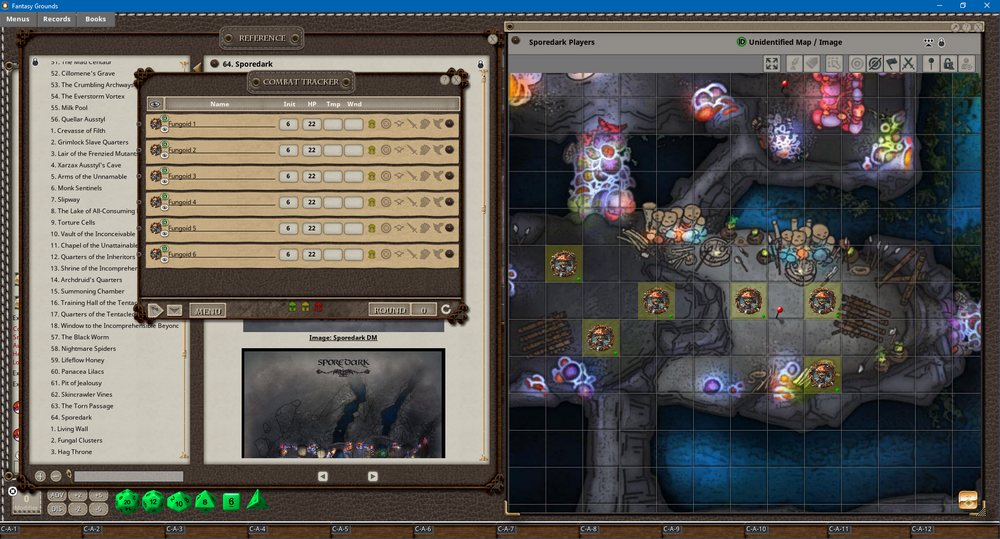
Task: Select the pin marker map tool
Action: click(931, 63)
